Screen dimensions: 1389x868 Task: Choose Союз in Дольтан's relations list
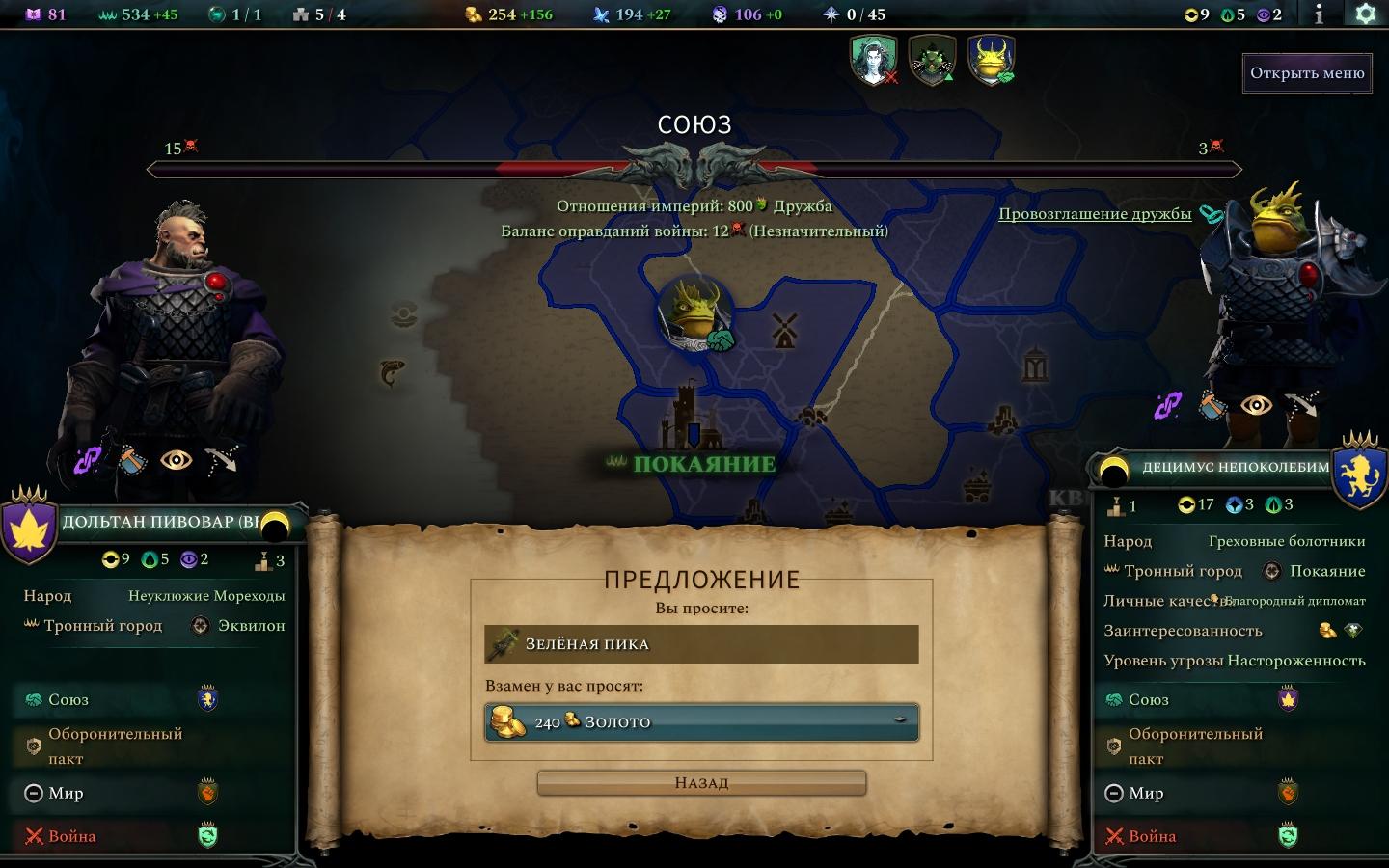68,700
